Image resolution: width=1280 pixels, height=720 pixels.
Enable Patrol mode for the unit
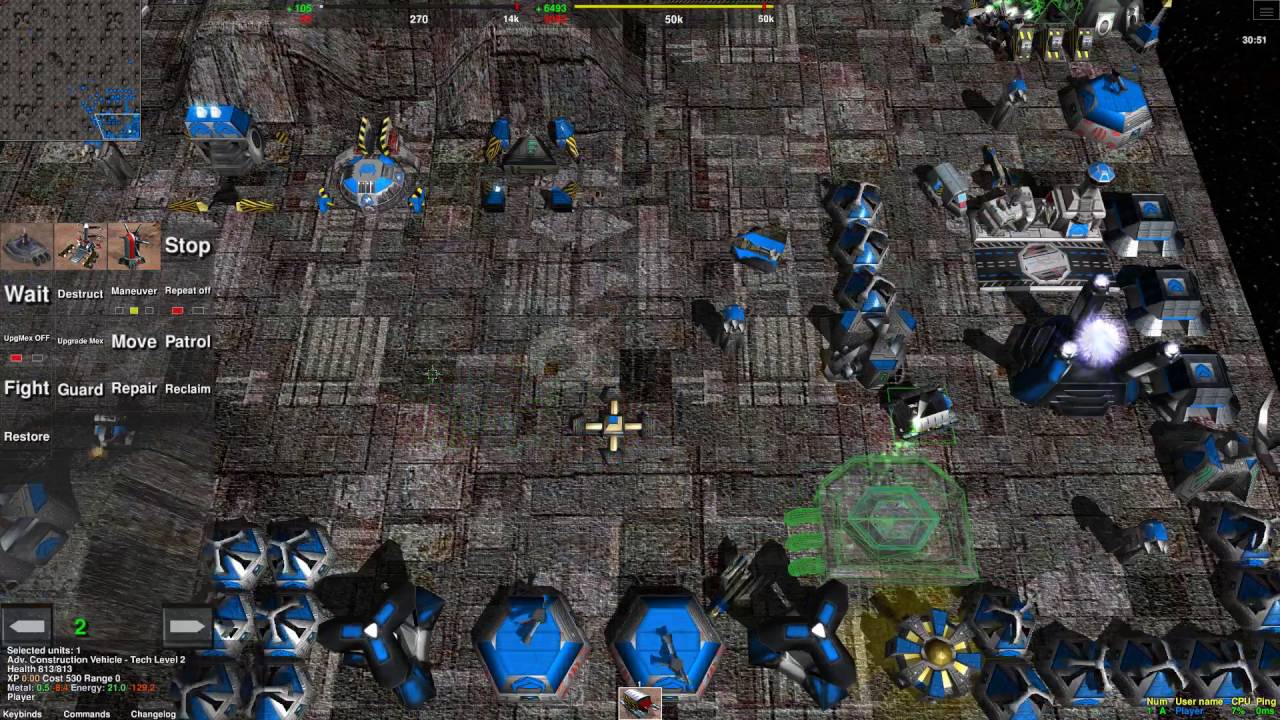tap(189, 341)
